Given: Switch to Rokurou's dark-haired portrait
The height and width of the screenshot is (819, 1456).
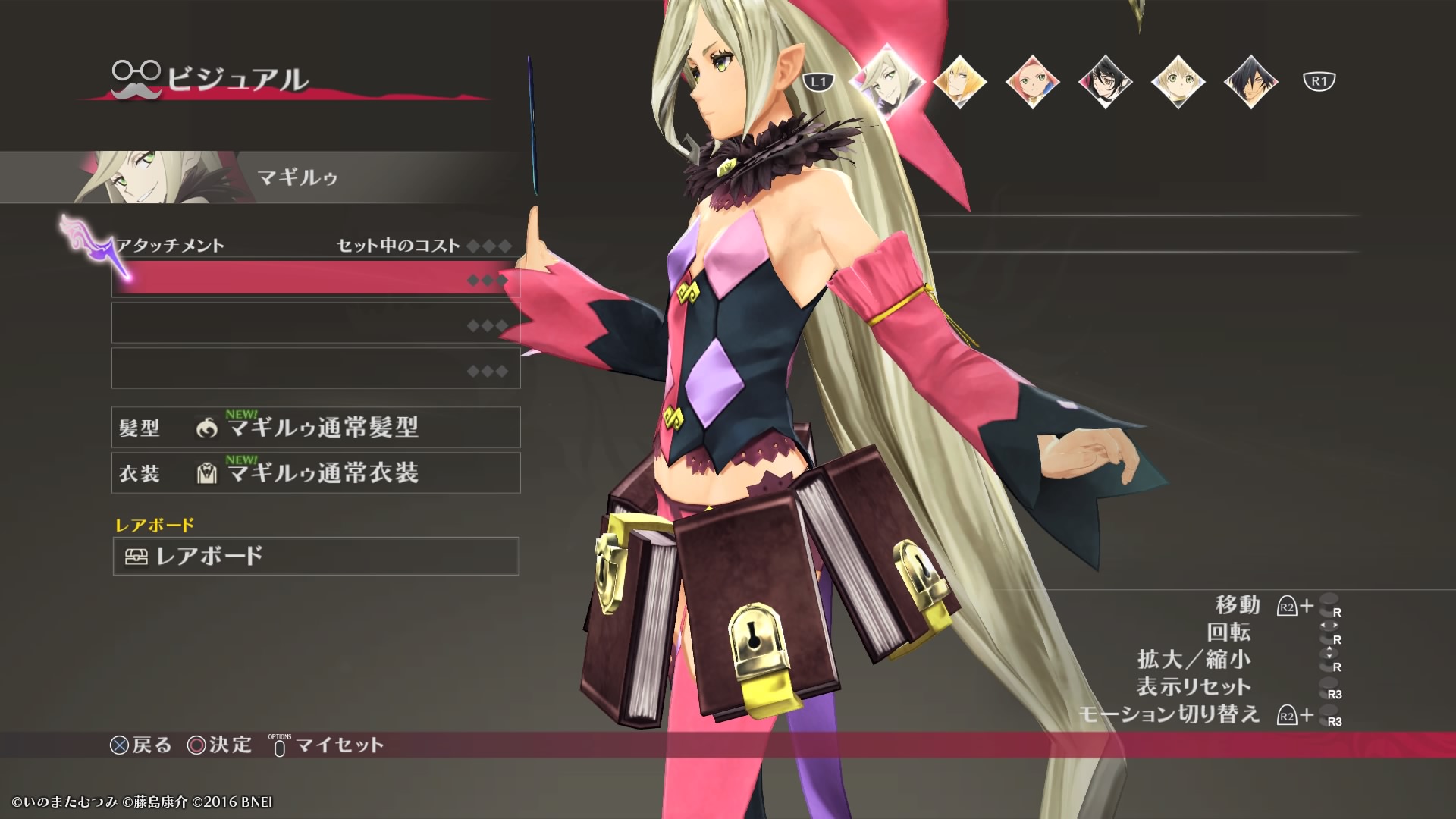Looking at the screenshot, I should [x=1250, y=81].
